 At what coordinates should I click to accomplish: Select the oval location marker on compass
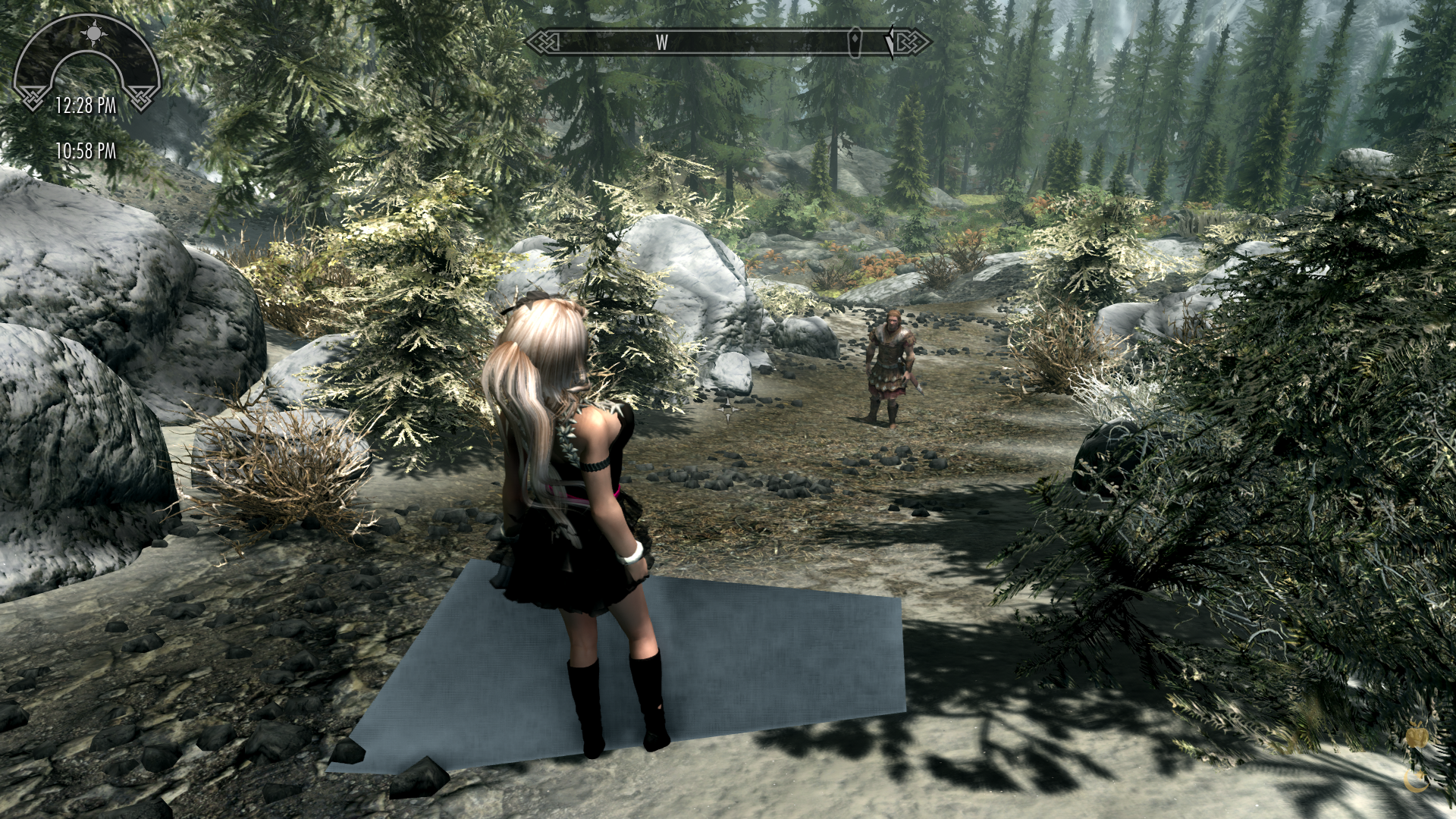[856, 42]
